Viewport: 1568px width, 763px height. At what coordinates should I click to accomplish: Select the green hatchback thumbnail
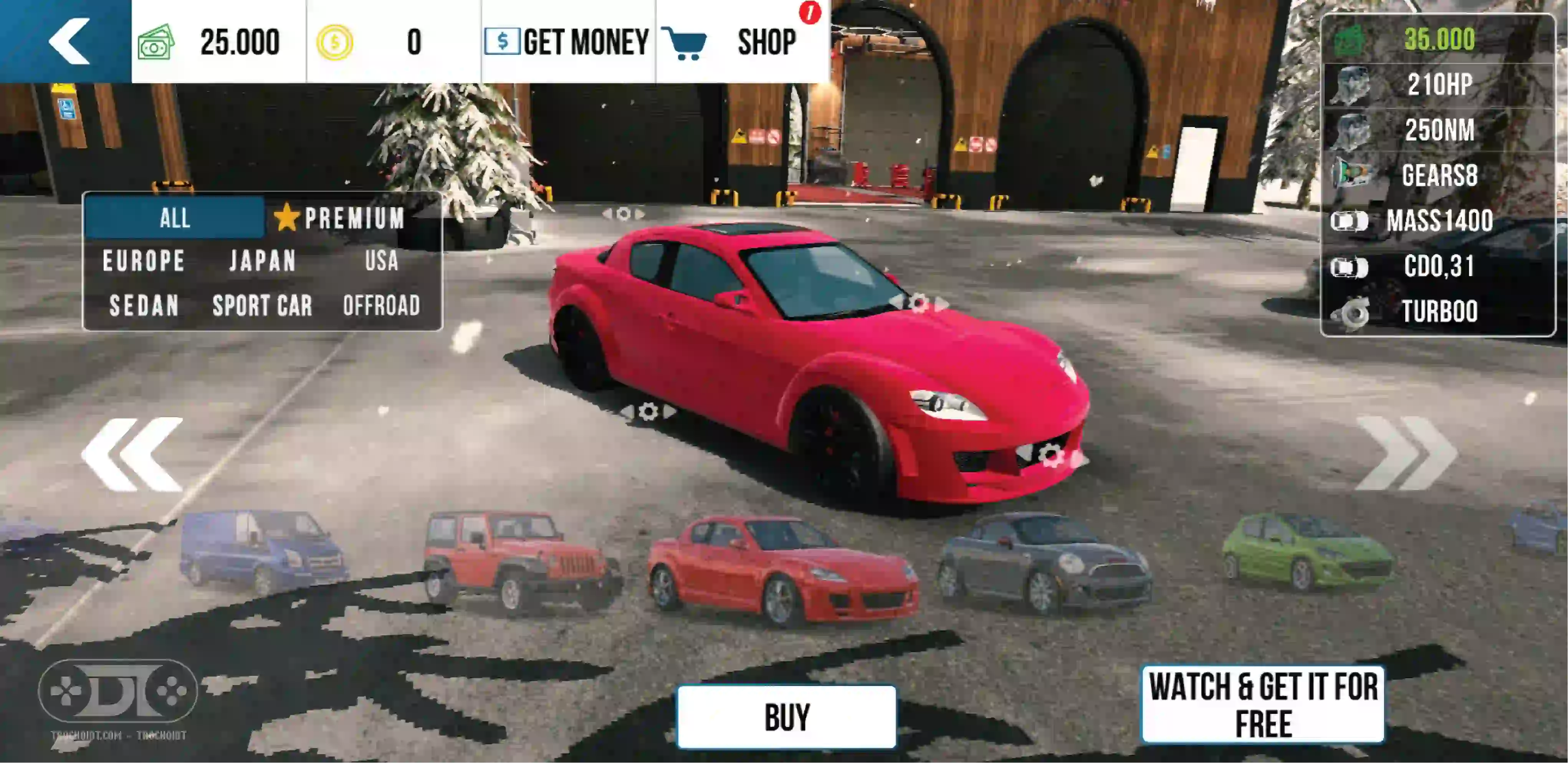coord(1307,551)
